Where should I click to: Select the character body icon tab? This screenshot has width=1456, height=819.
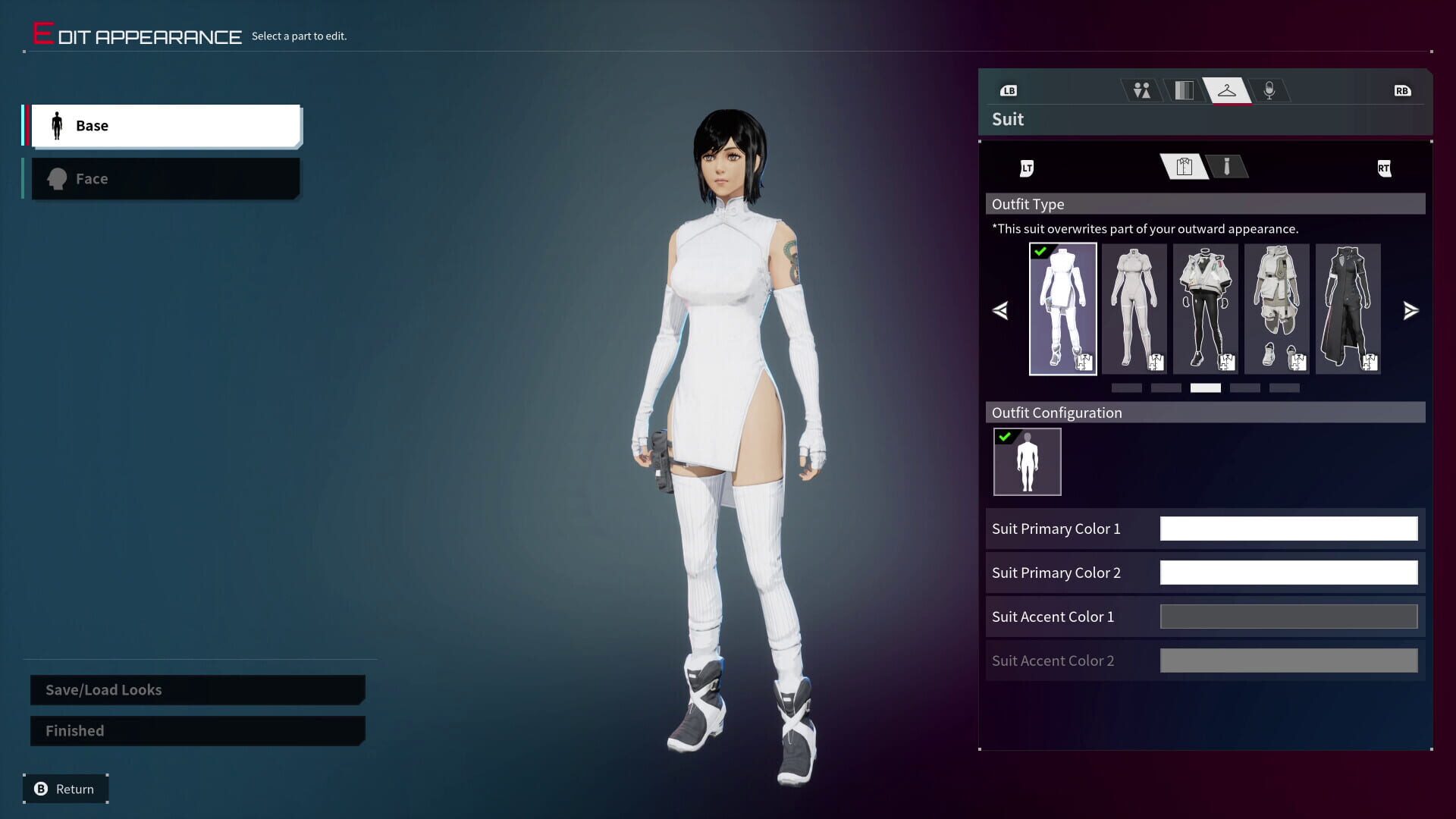coord(1141,90)
